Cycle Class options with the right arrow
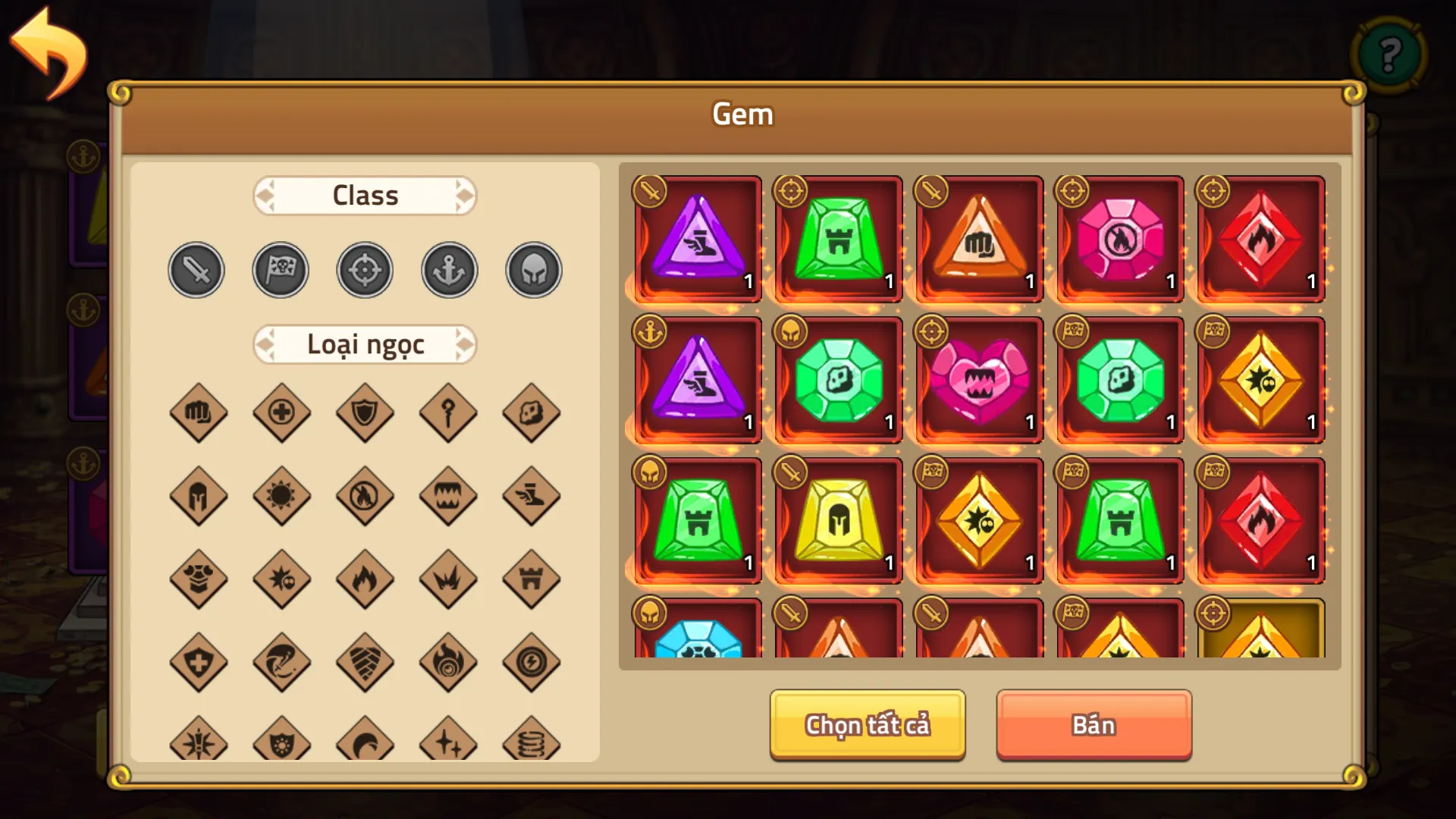This screenshot has height=819, width=1456. pyautogui.click(x=463, y=195)
